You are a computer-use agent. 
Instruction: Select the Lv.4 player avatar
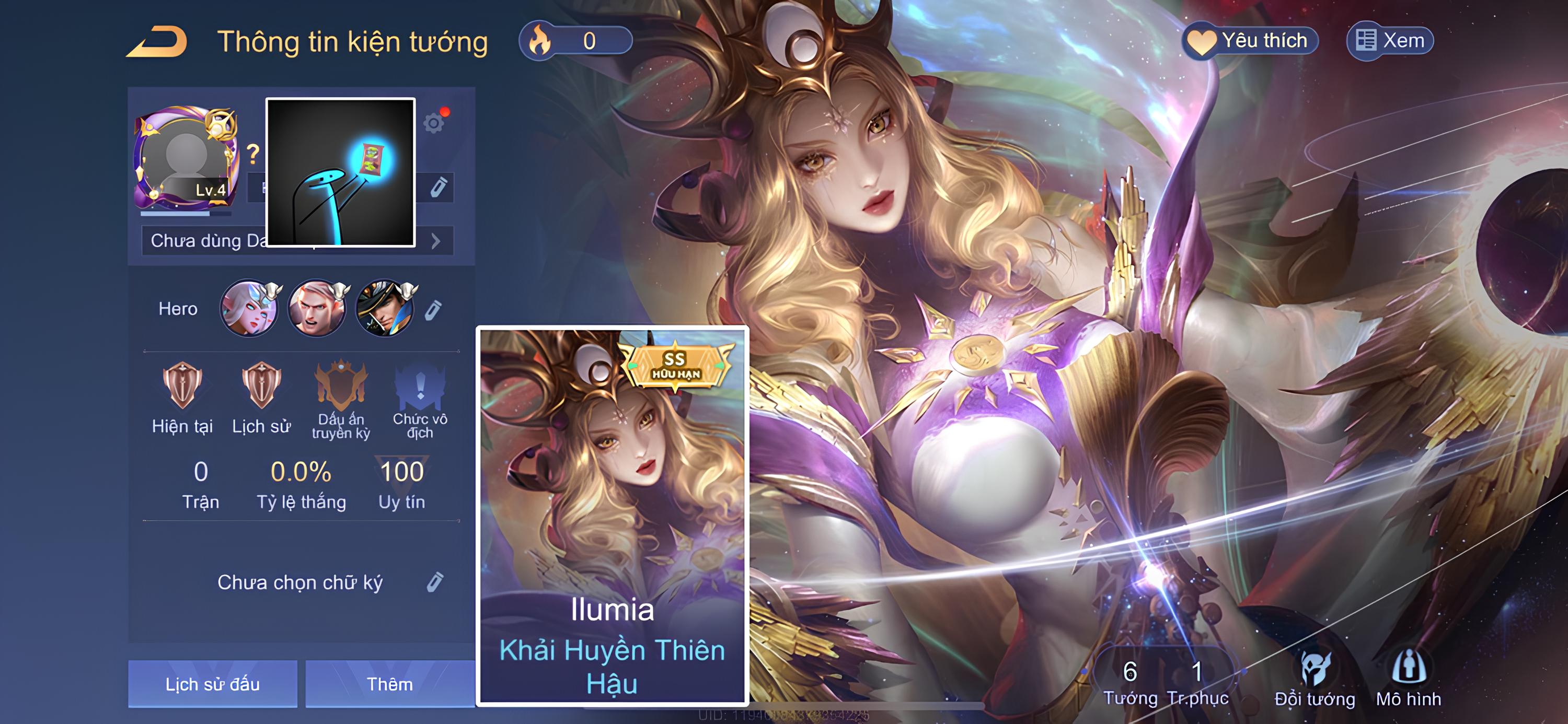click(186, 157)
